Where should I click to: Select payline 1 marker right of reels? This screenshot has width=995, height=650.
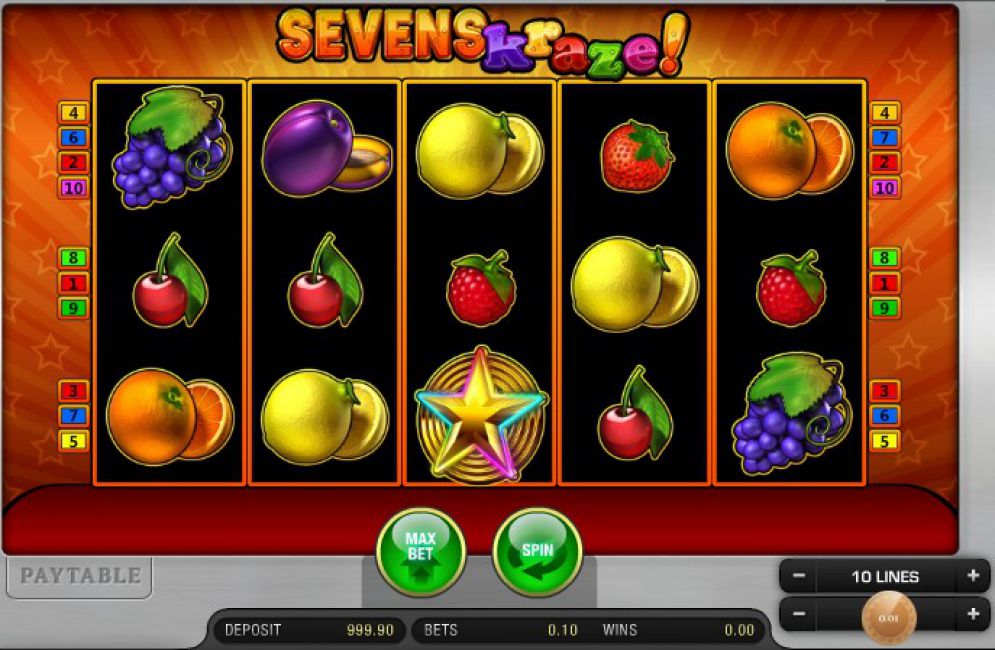[885, 283]
